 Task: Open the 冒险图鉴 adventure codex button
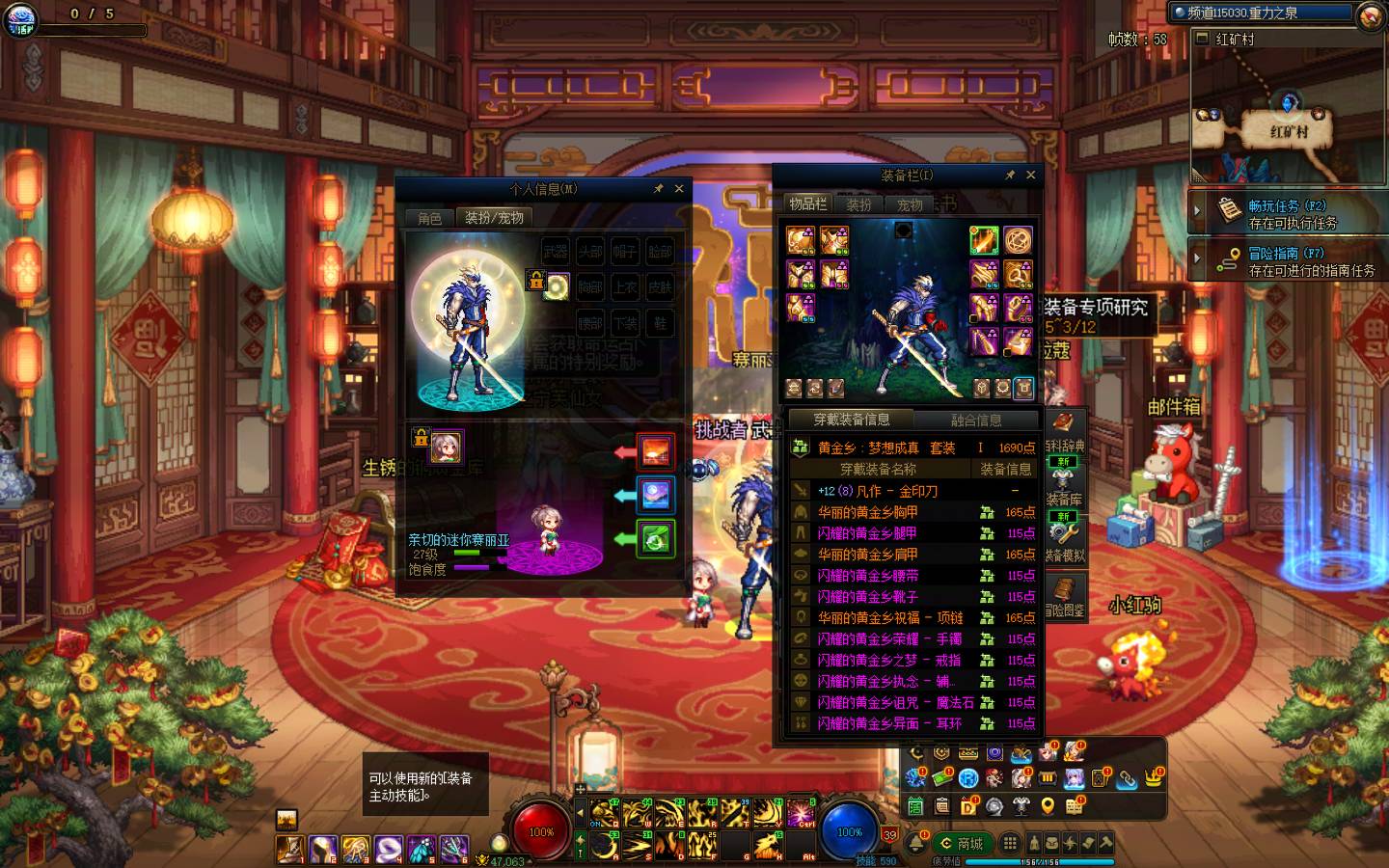pos(1064,596)
